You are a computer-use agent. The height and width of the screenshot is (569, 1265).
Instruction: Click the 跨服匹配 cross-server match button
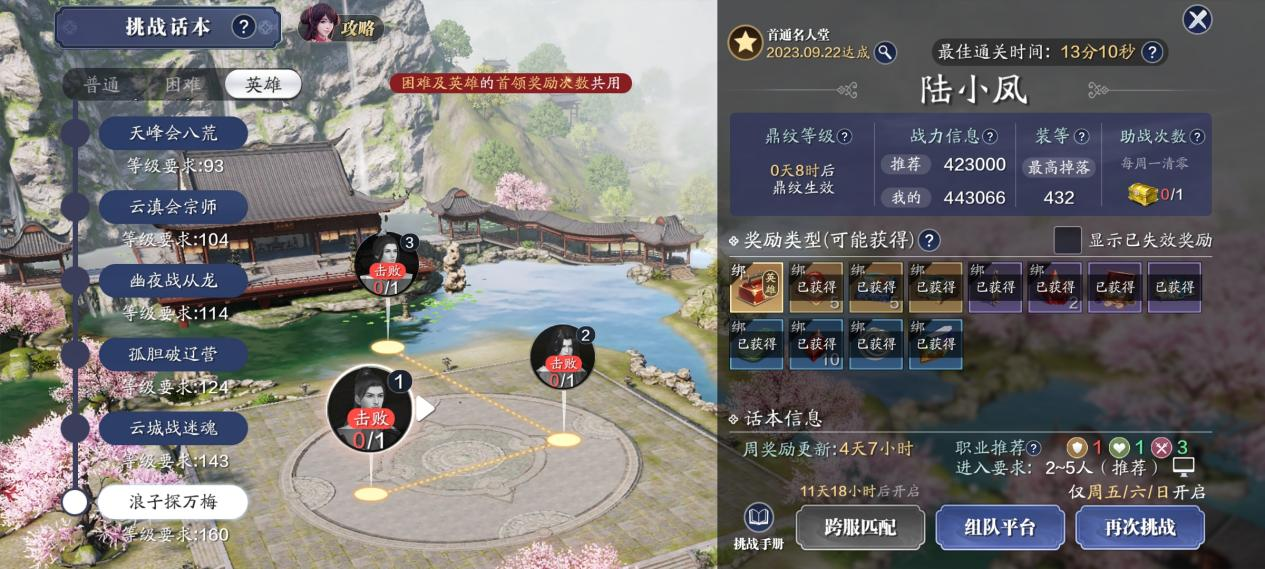[859, 527]
